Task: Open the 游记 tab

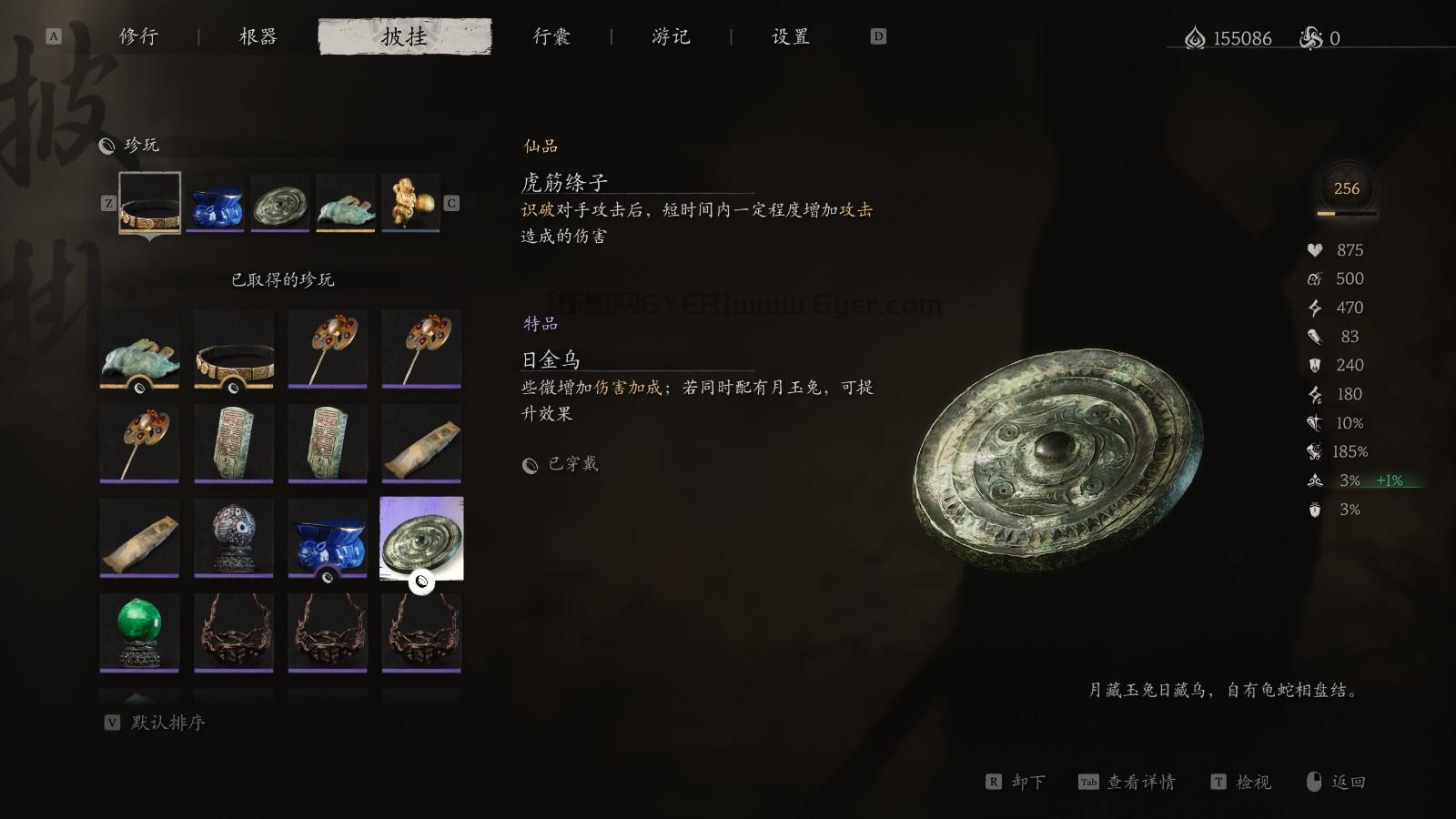Action: point(673,36)
